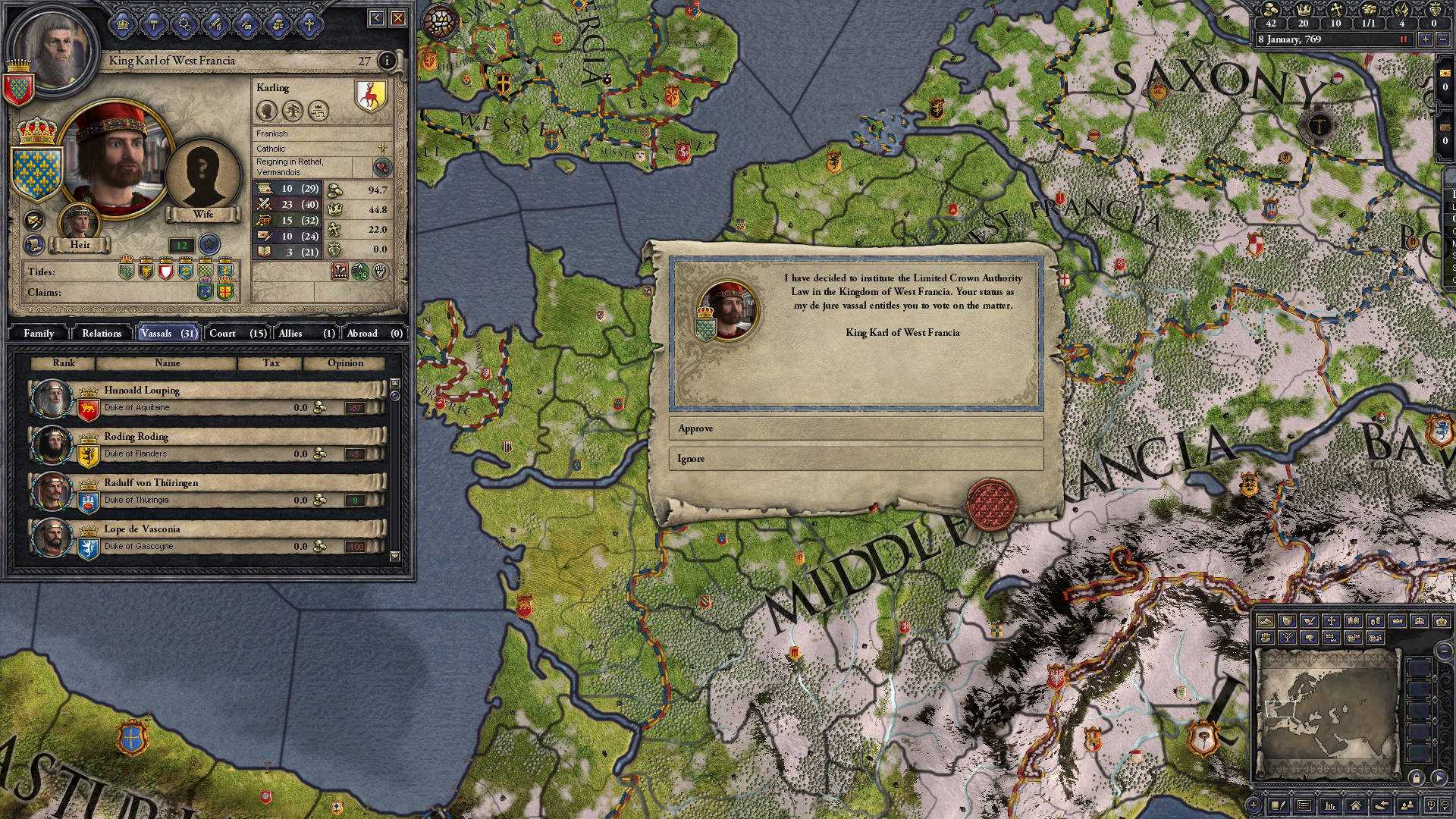Click the cross icon in the character action row
This screenshot has width=1456, height=819.
[x=309, y=25]
